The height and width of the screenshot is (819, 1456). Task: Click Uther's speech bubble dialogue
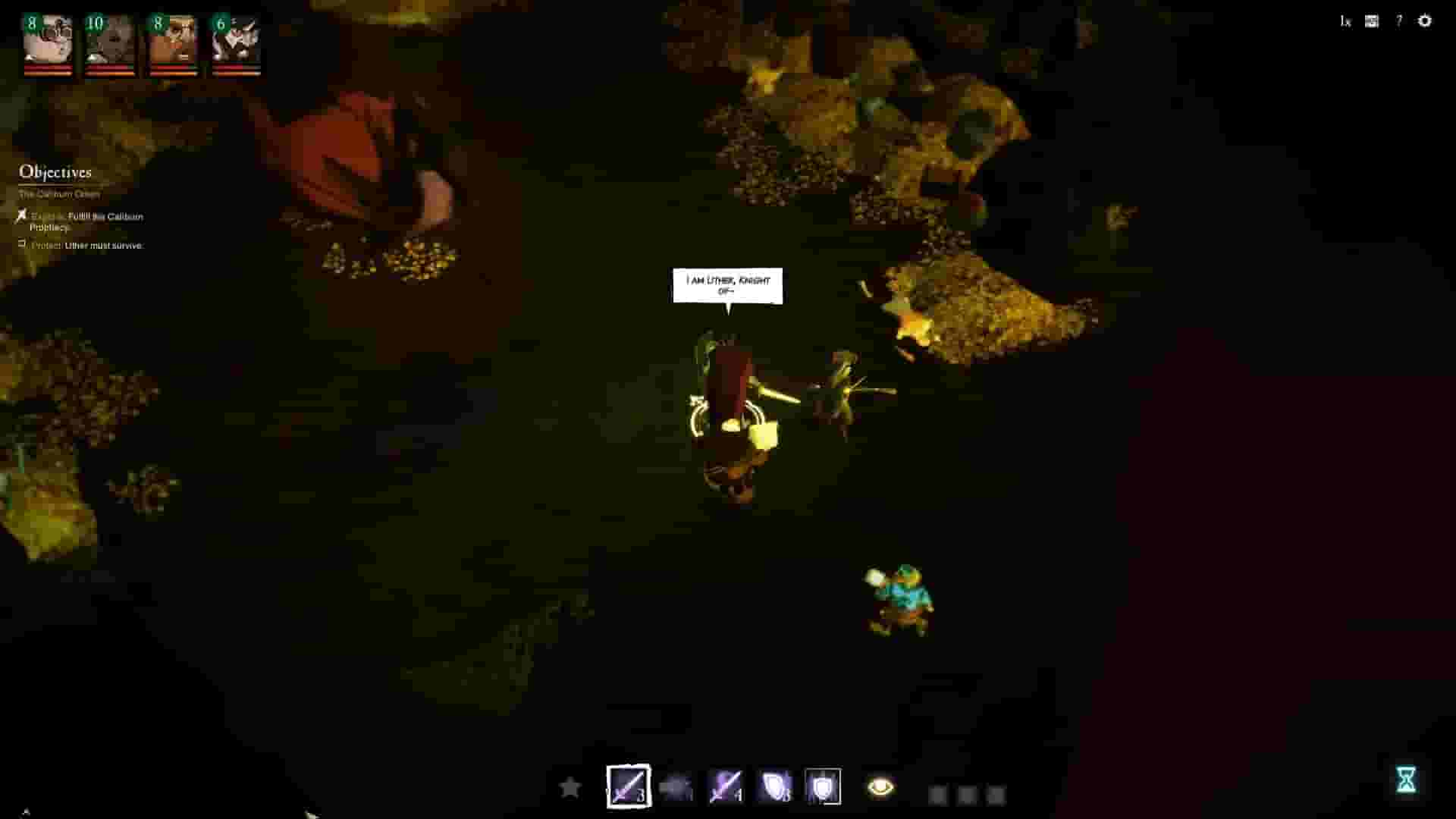tap(728, 287)
